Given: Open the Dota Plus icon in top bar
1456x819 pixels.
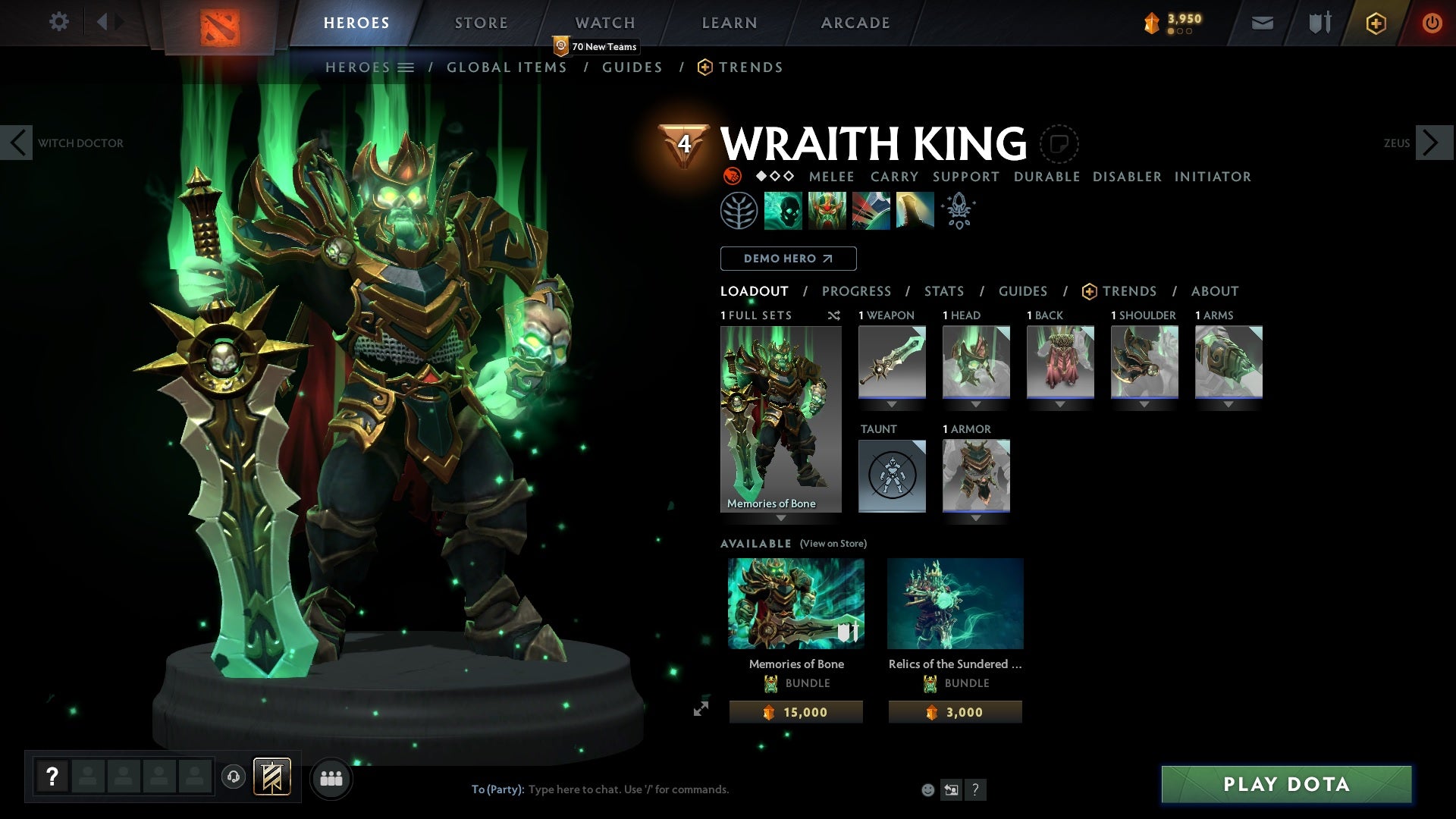Looking at the screenshot, I should pos(1375,23).
